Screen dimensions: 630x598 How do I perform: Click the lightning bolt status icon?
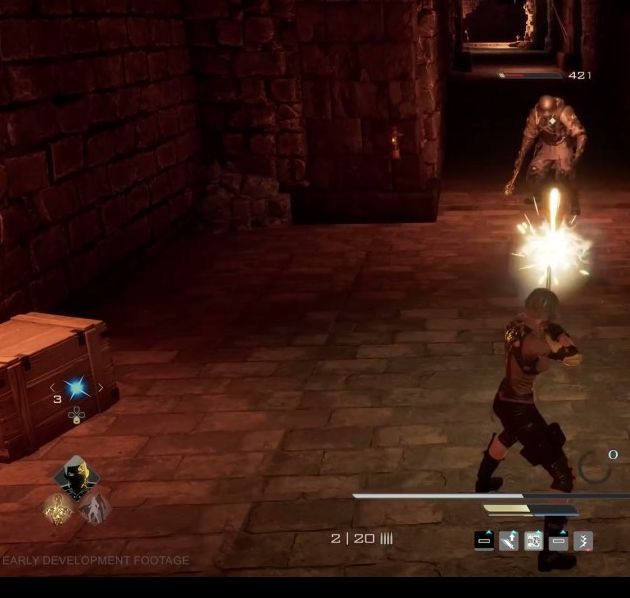[583, 541]
